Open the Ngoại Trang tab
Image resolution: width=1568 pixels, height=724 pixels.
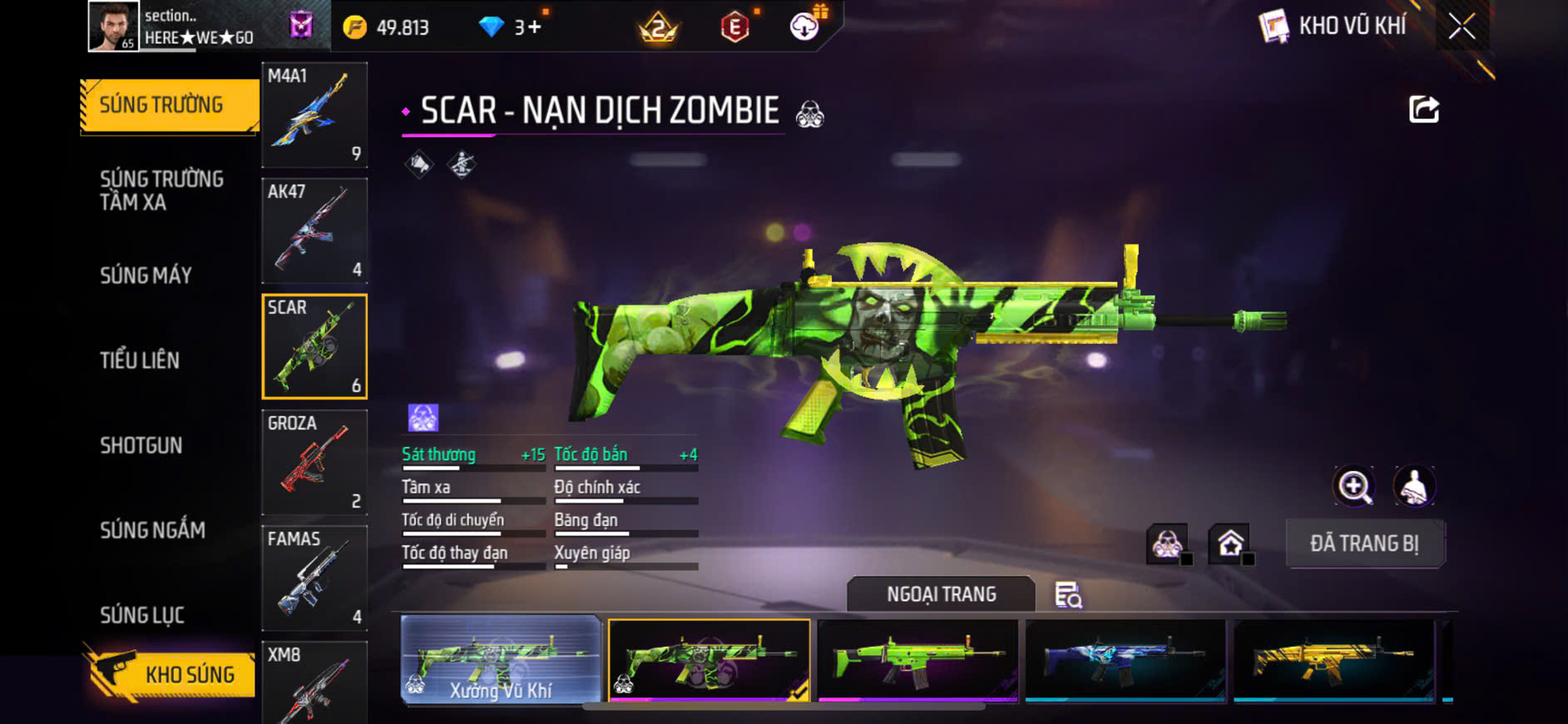coord(941,594)
